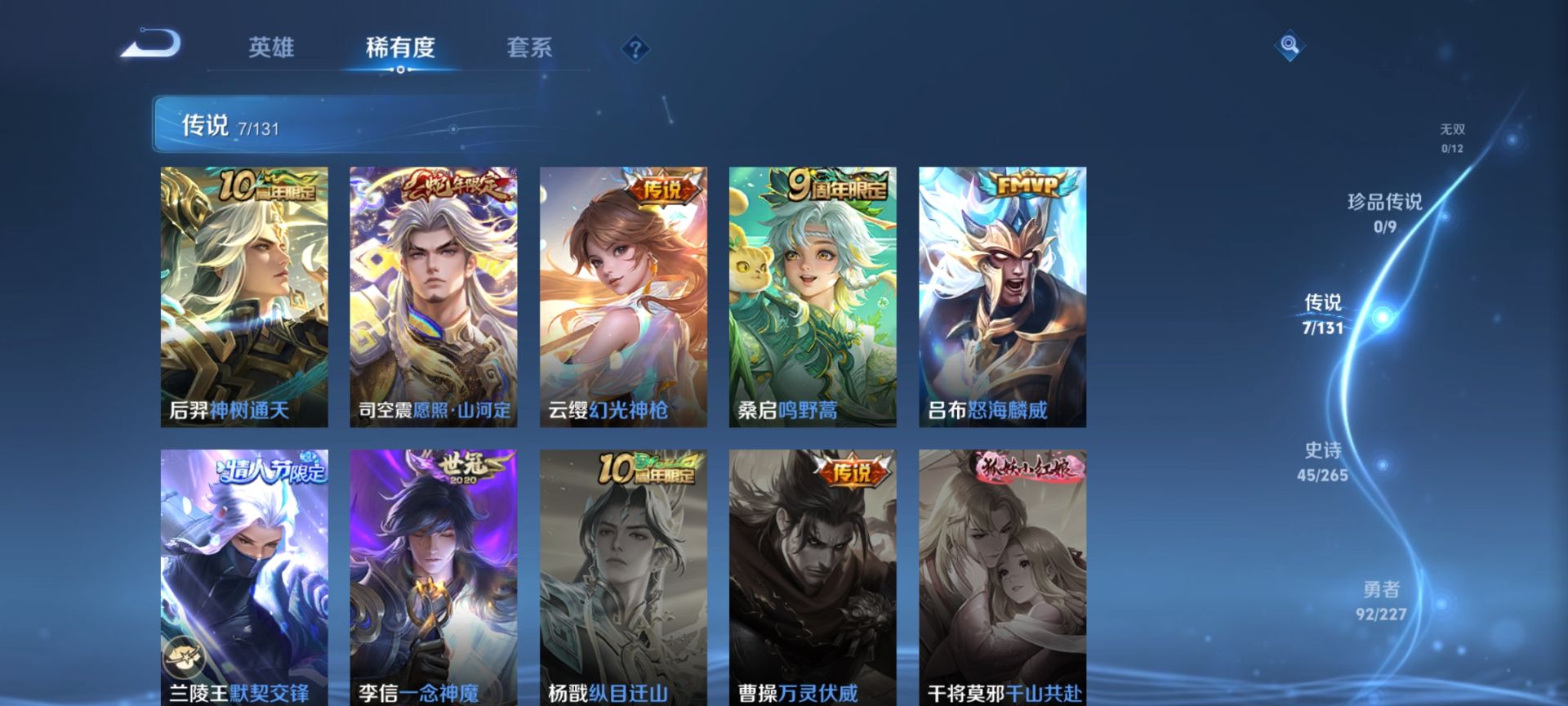
Task: View the 吕布 怒海麟威 skin card
Action: [1002, 297]
